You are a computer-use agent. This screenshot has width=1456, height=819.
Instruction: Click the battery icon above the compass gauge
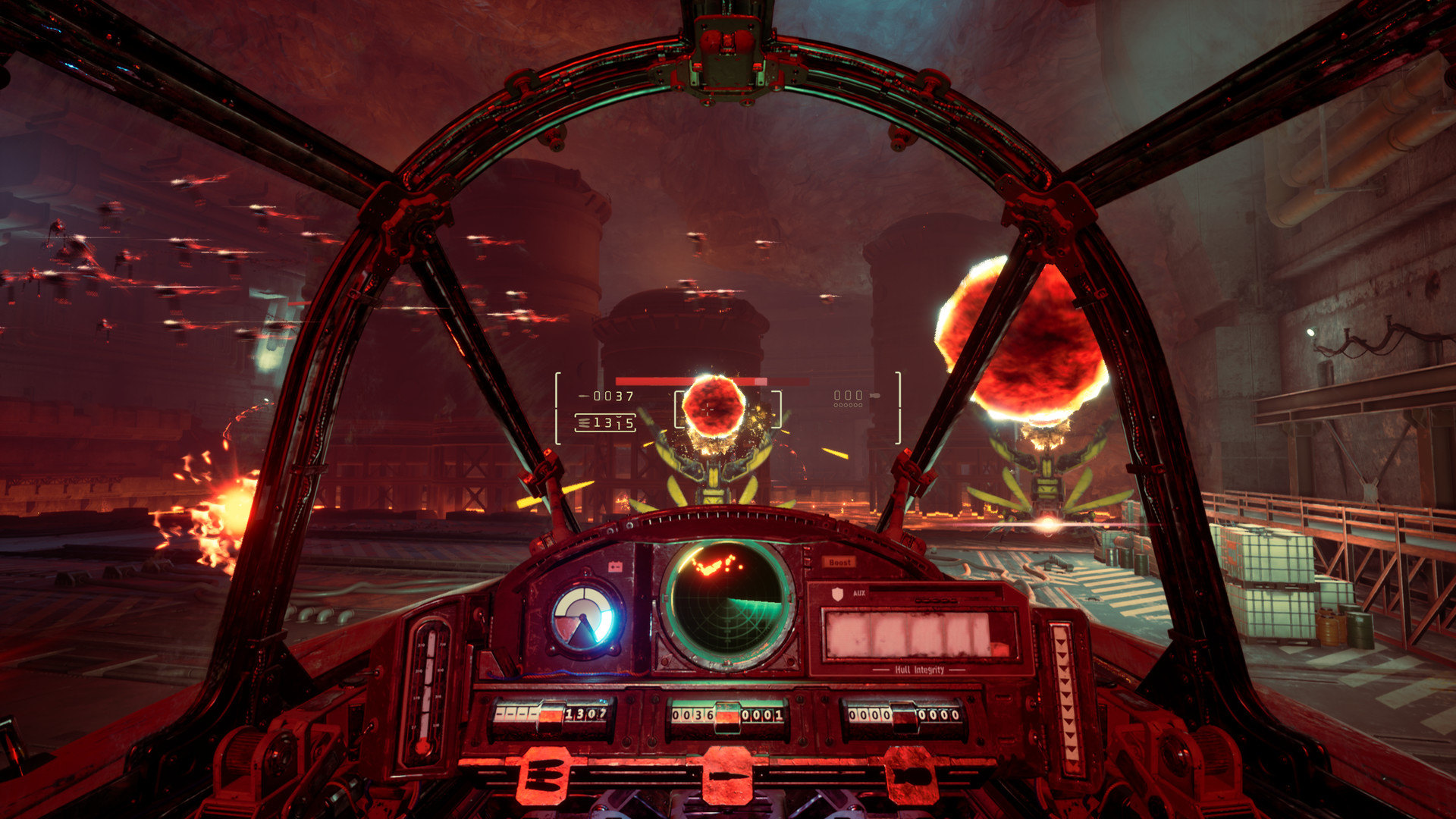(x=616, y=565)
